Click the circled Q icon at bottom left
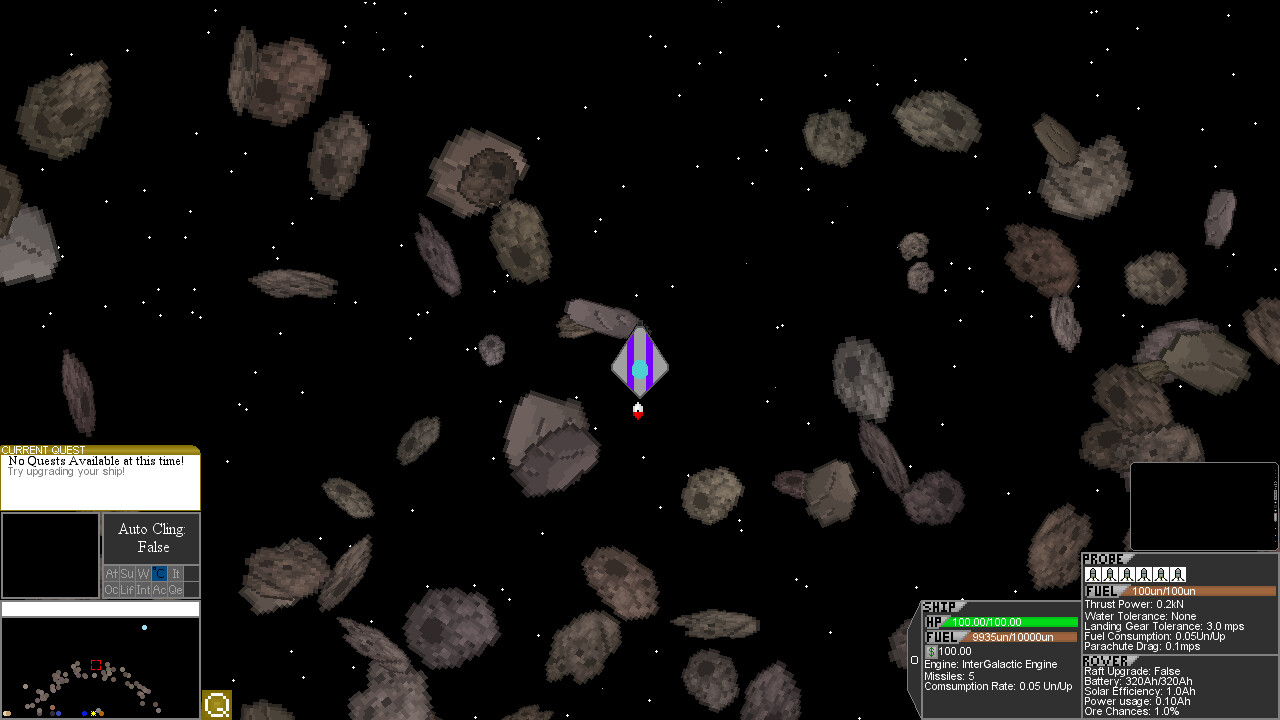Viewport: 1280px width, 720px height. click(x=216, y=704)
